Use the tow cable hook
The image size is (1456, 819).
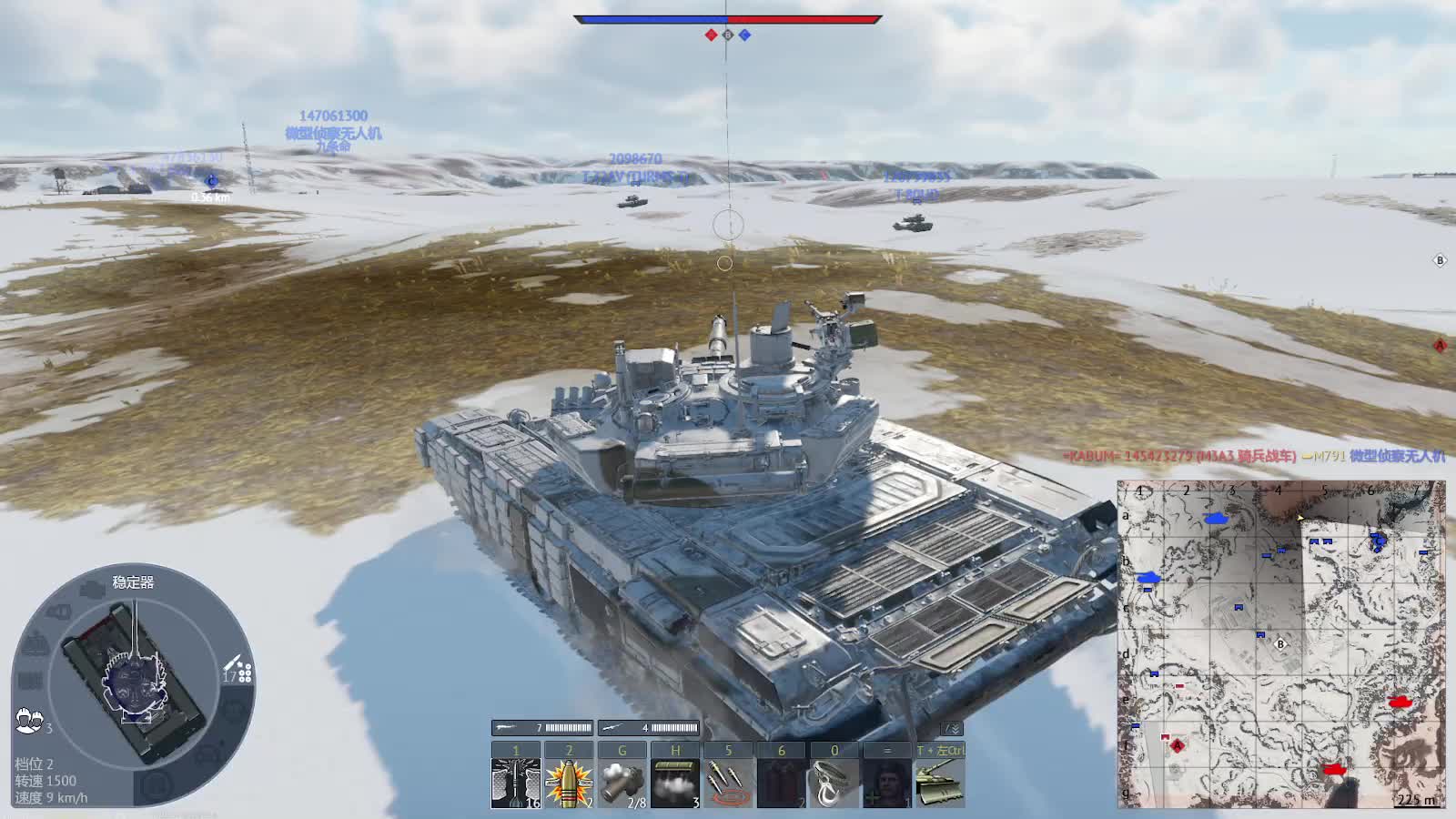(x=834, y=783)
